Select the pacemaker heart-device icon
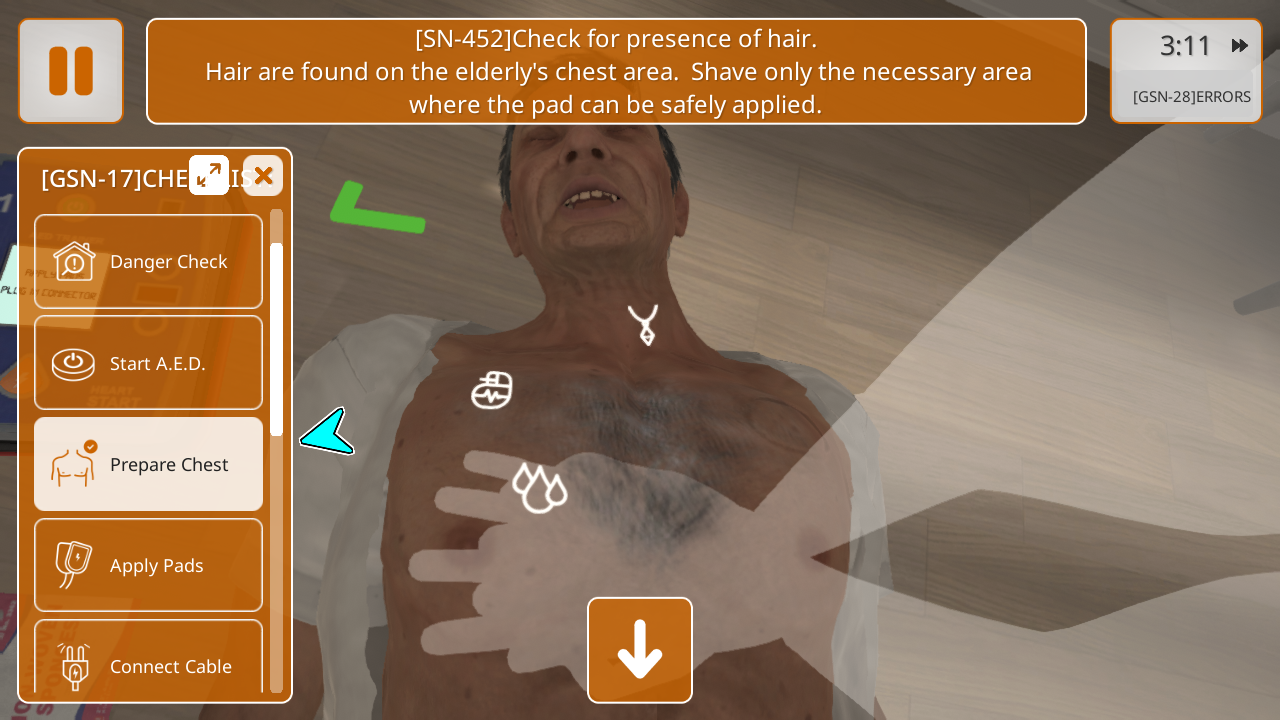Screen dimensions: 1280x720 pos(492,390)
